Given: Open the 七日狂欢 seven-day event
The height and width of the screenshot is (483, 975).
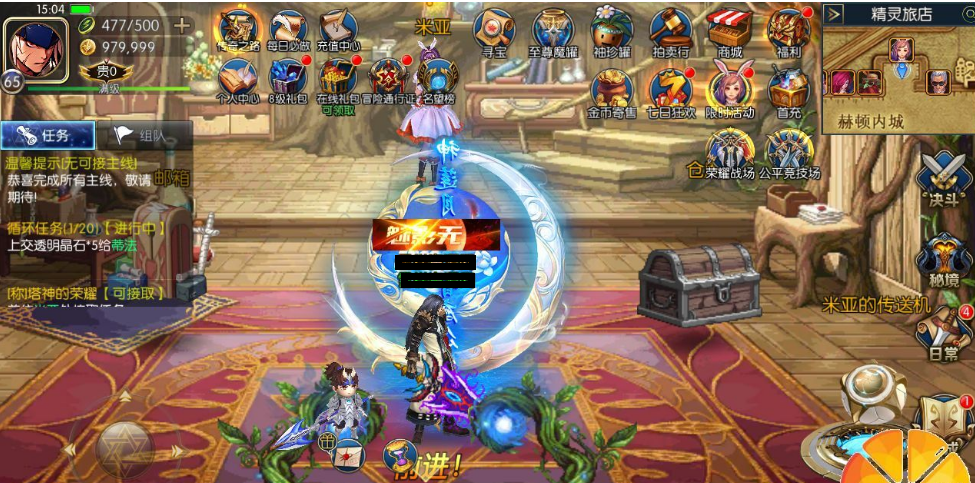Looking at the screenshot, I should (671, 88).
